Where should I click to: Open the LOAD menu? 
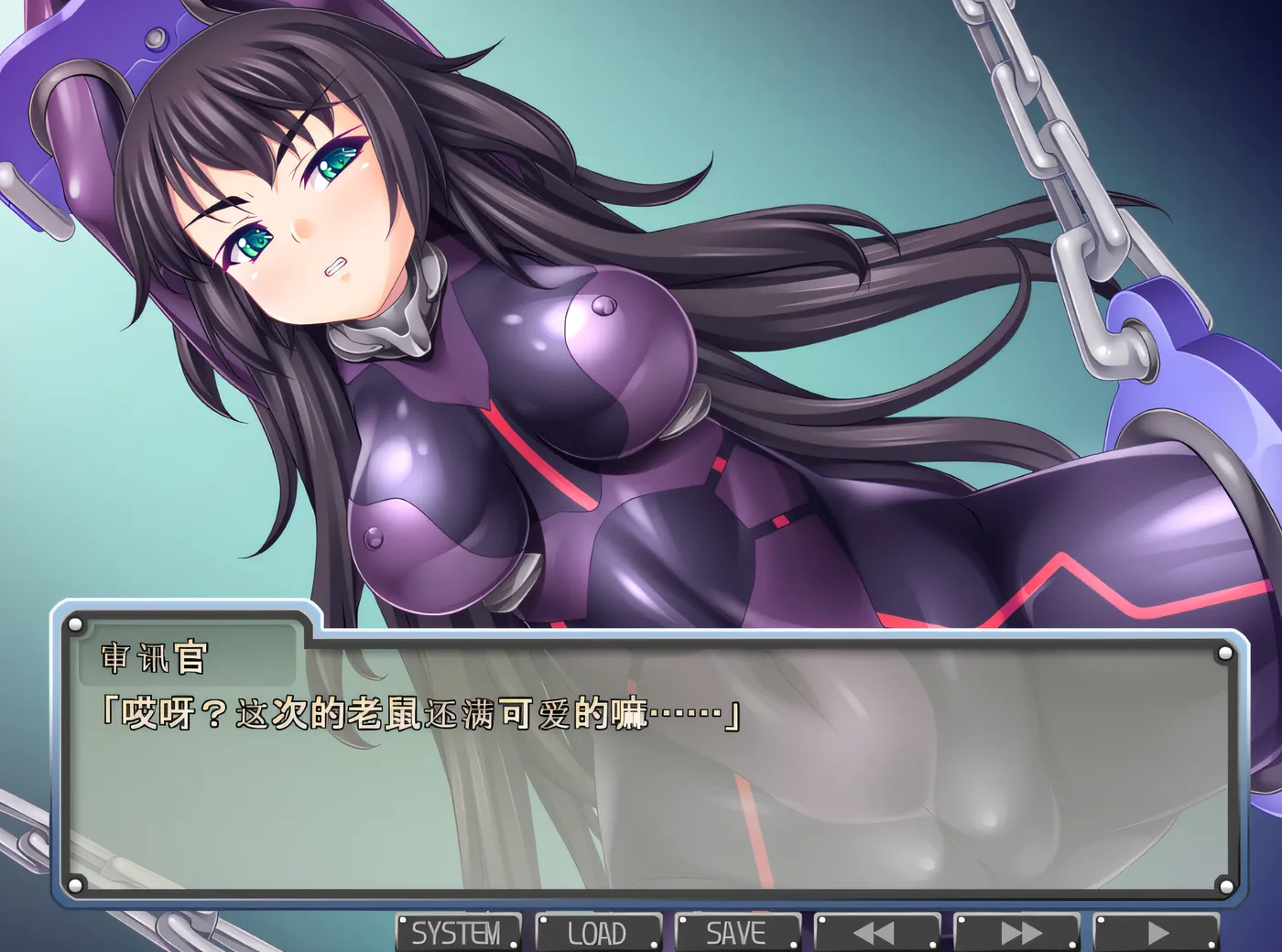[x=598, y=932]
